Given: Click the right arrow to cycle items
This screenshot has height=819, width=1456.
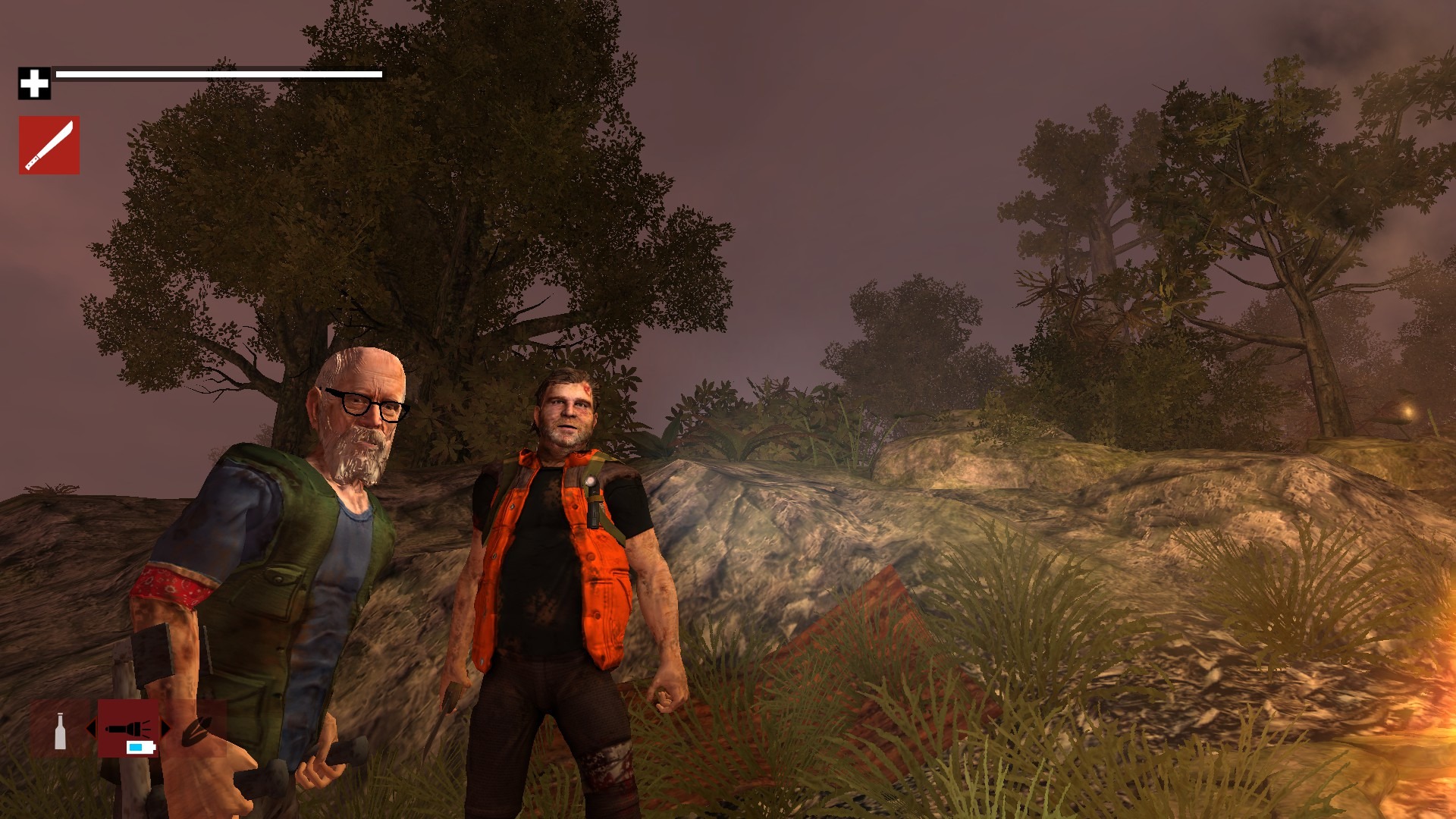Looking at the screenshot, I should tap(165, 728).
